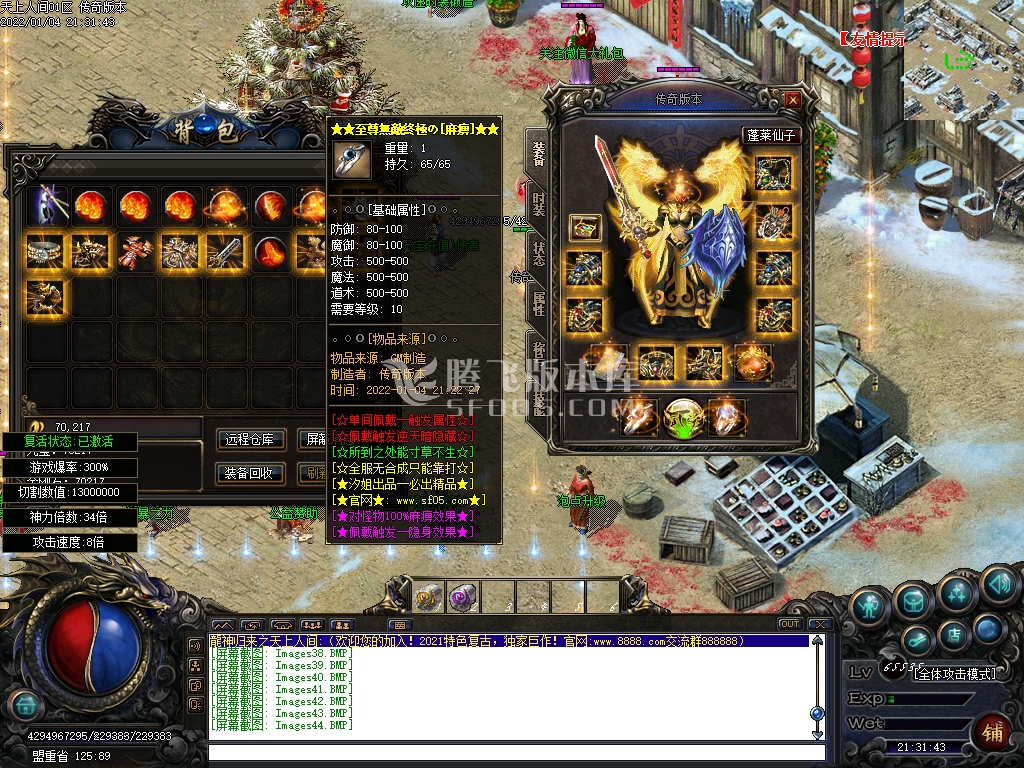Show the 属性 attributes tab

point(538,304)
